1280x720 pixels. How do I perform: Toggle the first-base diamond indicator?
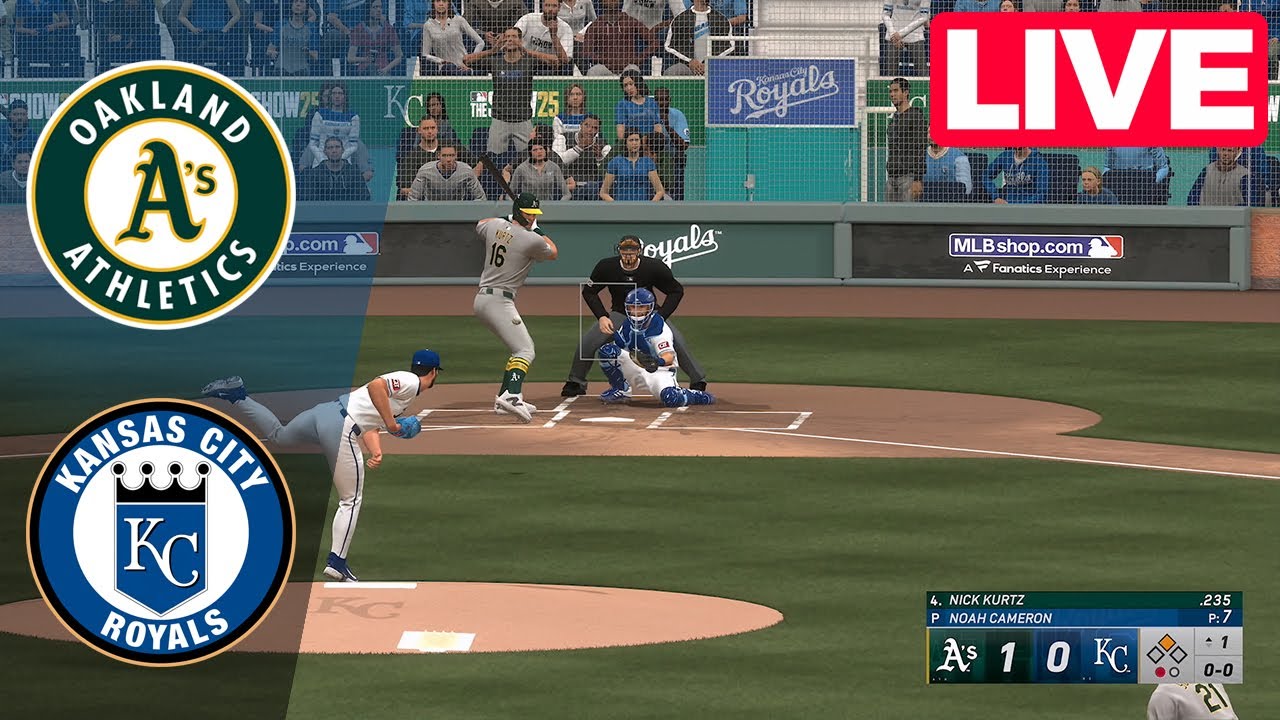(x=1177, y=653)
